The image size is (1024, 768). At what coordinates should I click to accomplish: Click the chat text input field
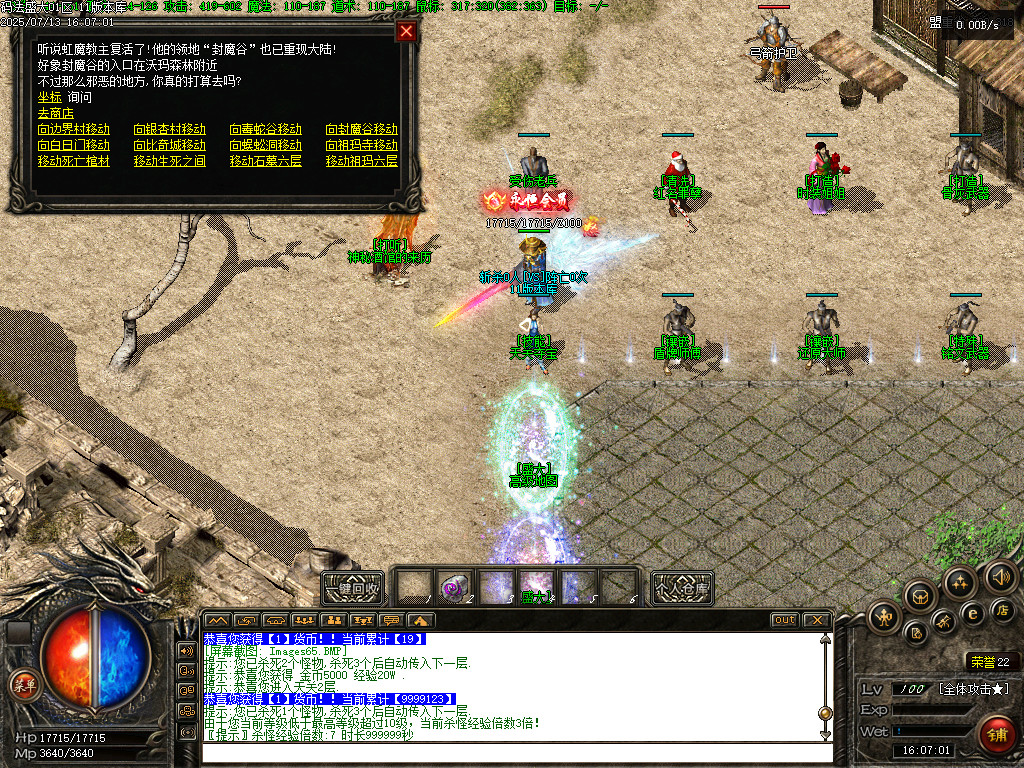pos(510,753)
